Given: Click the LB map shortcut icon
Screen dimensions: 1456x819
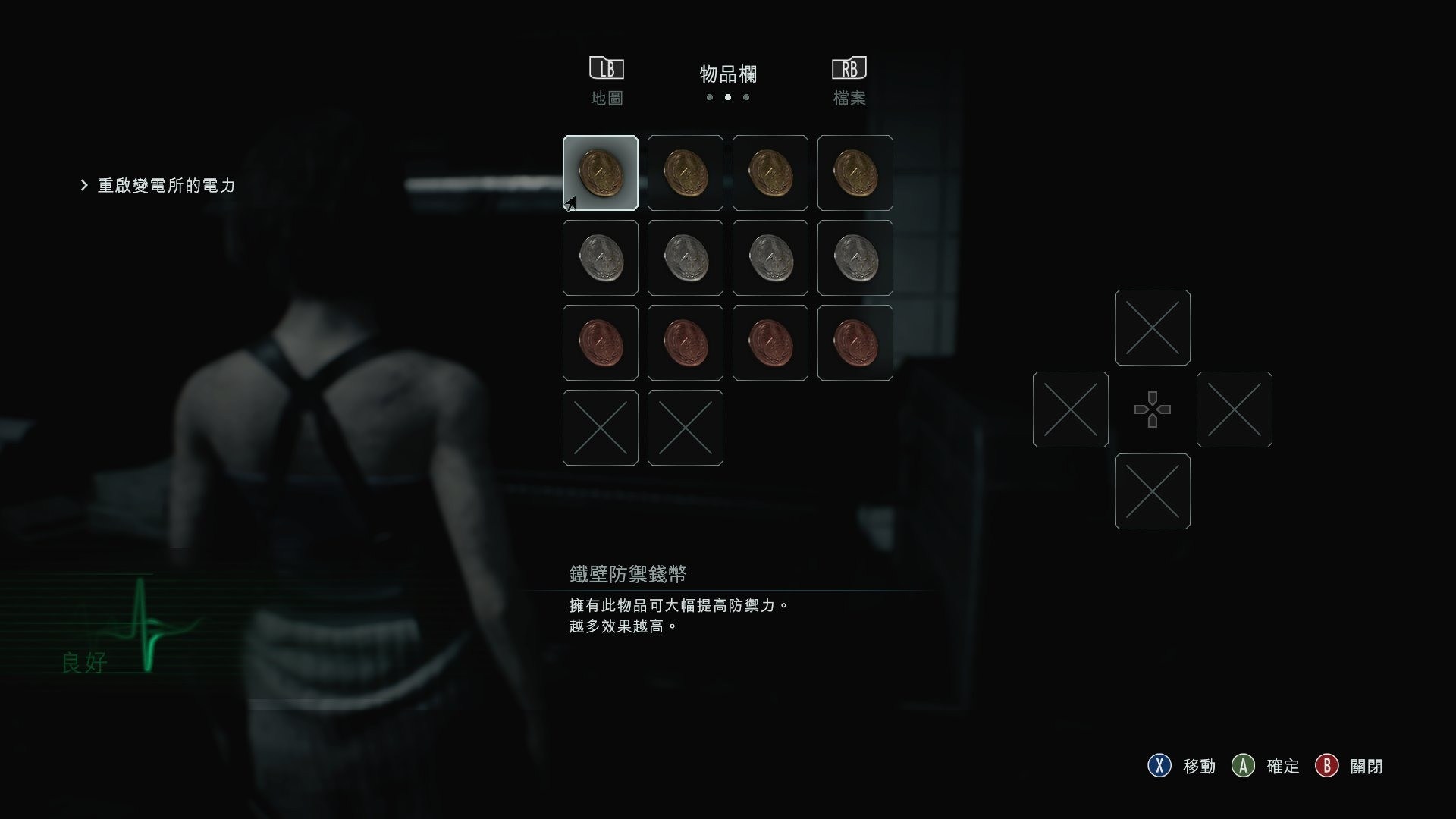Looking at the screenshot, I should [607, 67].
